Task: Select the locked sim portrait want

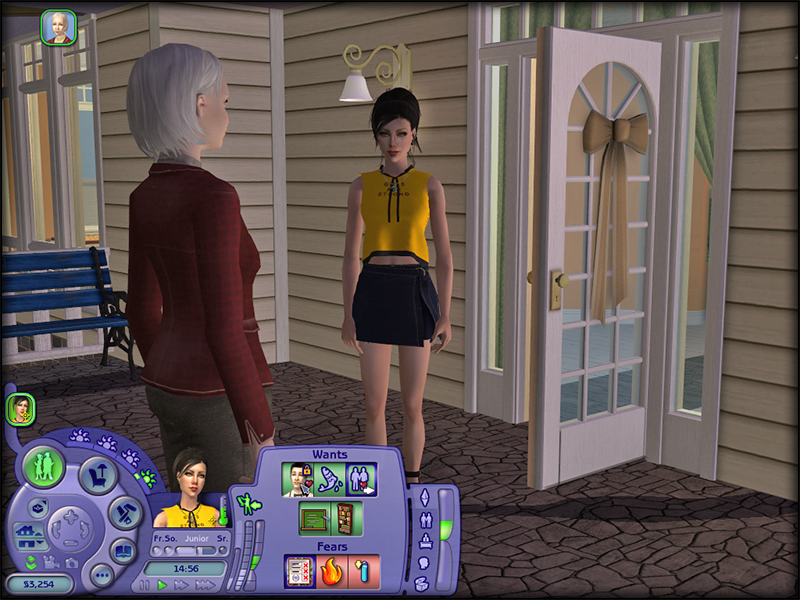Action: (x=298, y=480)
